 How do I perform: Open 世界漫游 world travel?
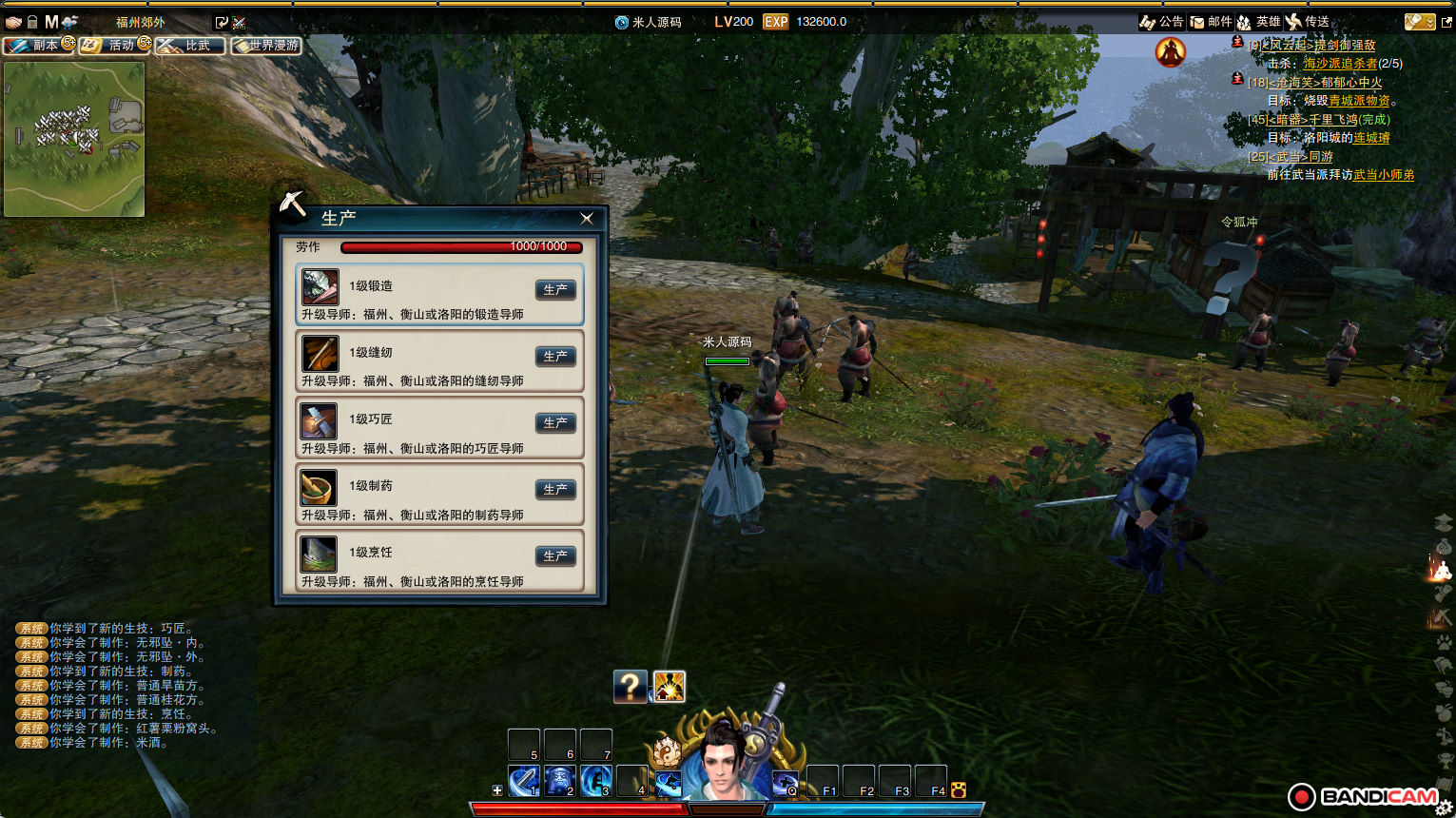pos(266,45)
